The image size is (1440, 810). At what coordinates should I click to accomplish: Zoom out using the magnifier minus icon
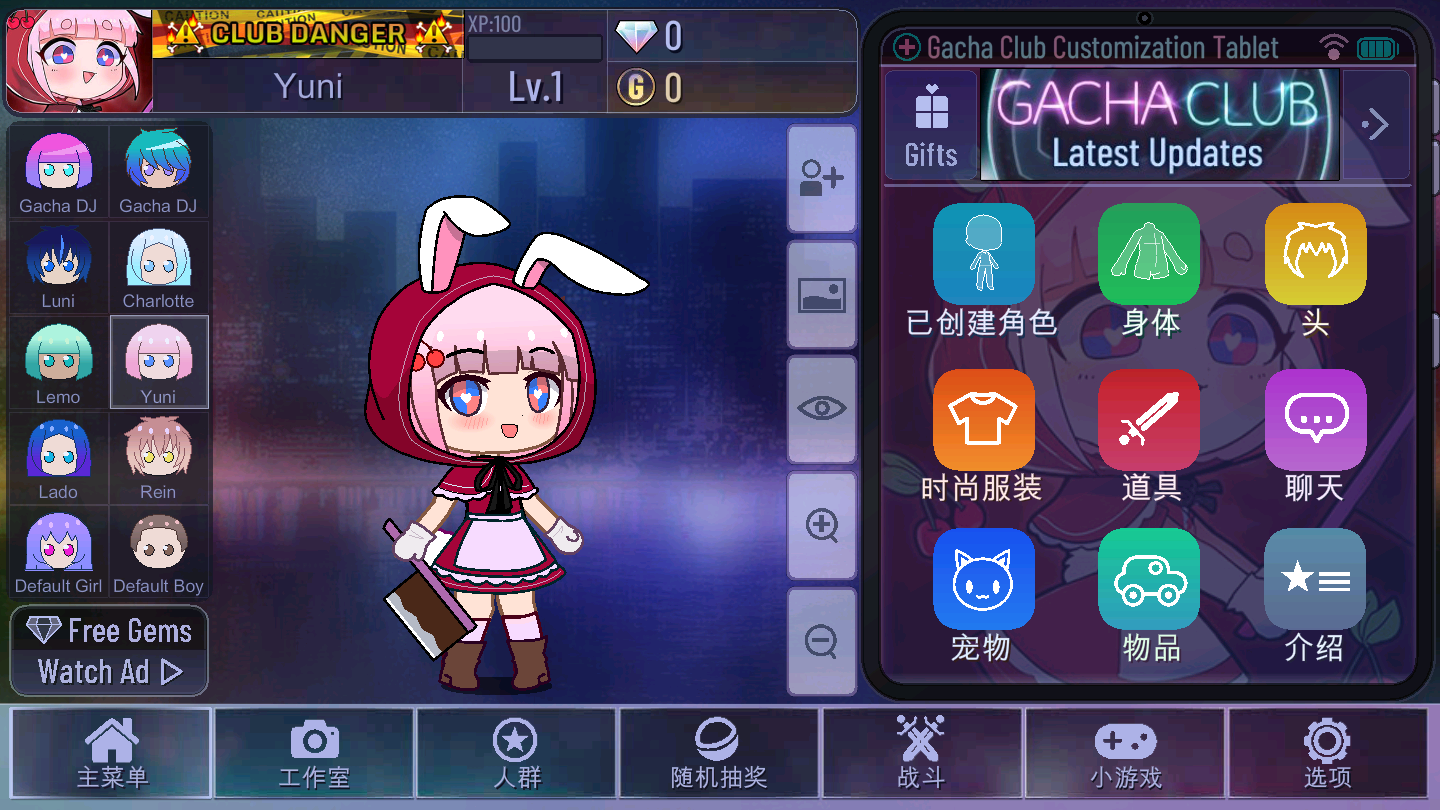(820, 640)
